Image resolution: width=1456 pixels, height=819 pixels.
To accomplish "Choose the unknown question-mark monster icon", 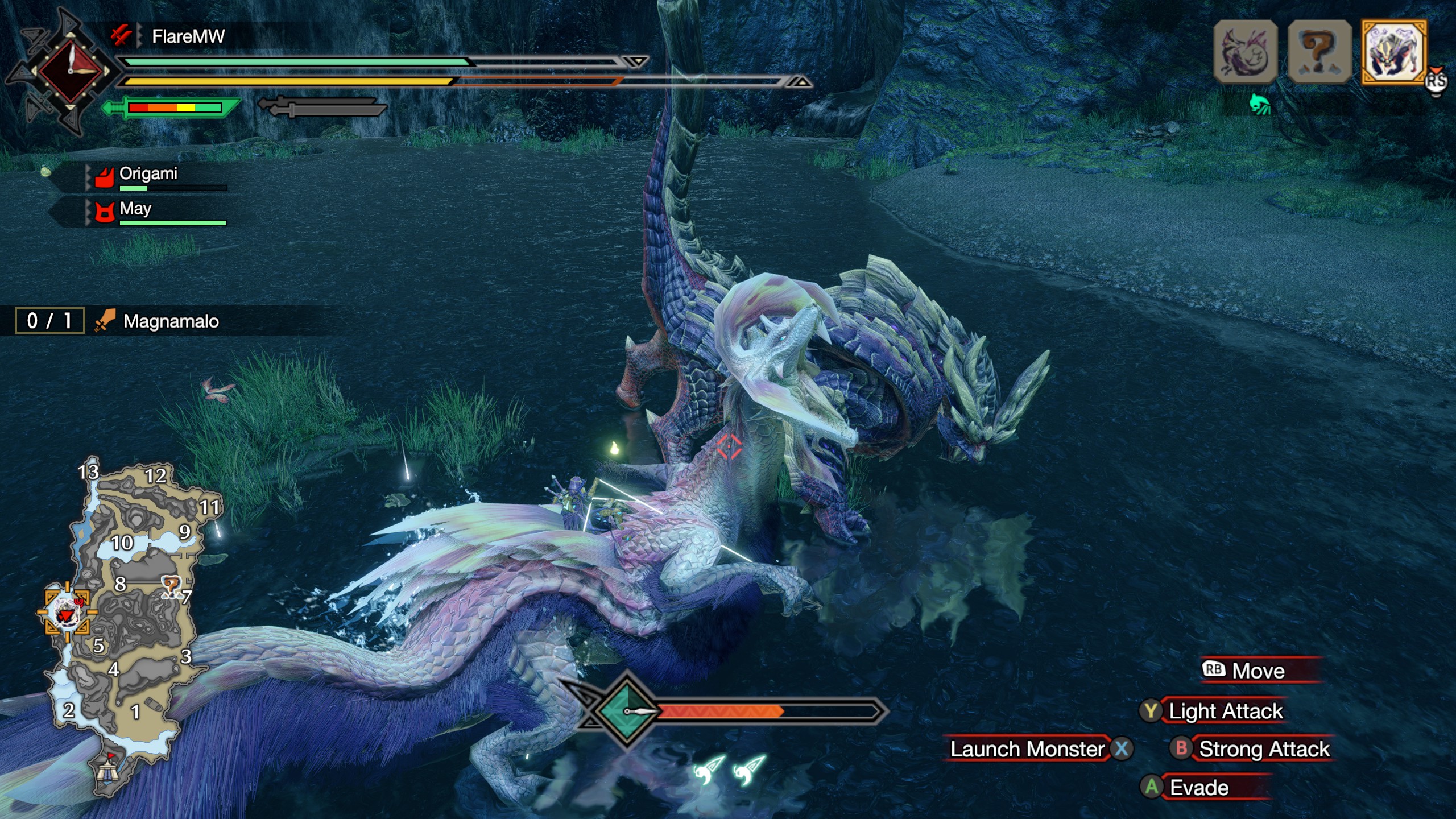I will click(x=1319, y=52).
